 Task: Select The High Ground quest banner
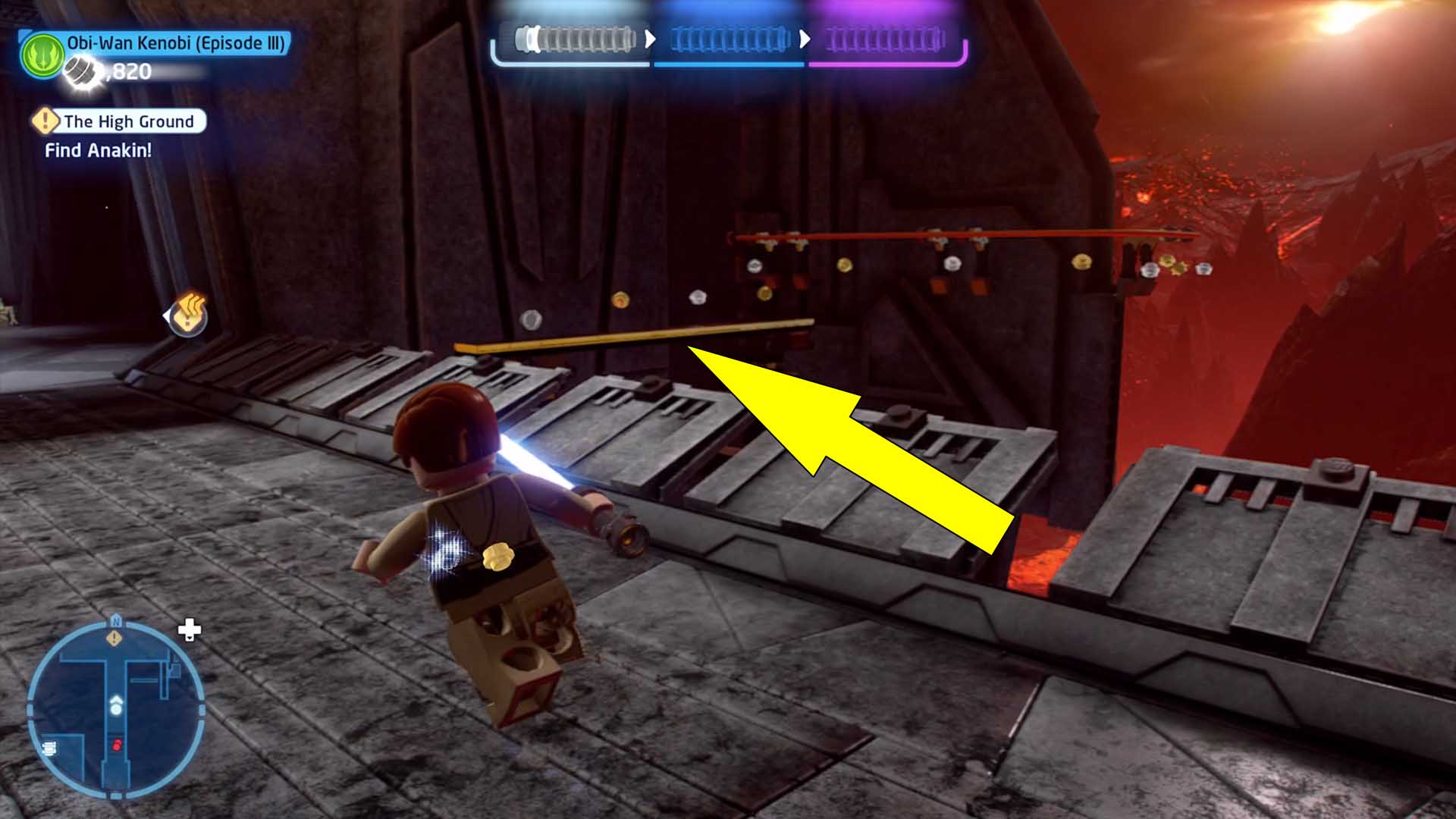tap(129, 121)
